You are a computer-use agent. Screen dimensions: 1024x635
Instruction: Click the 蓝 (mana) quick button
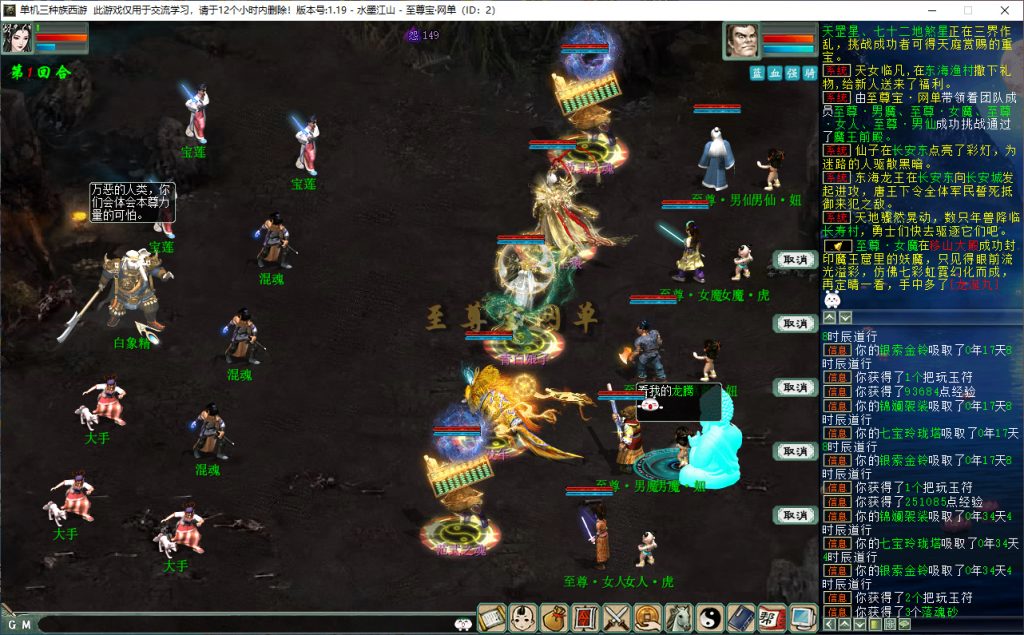pyautogui.click(x=758, y=72)
